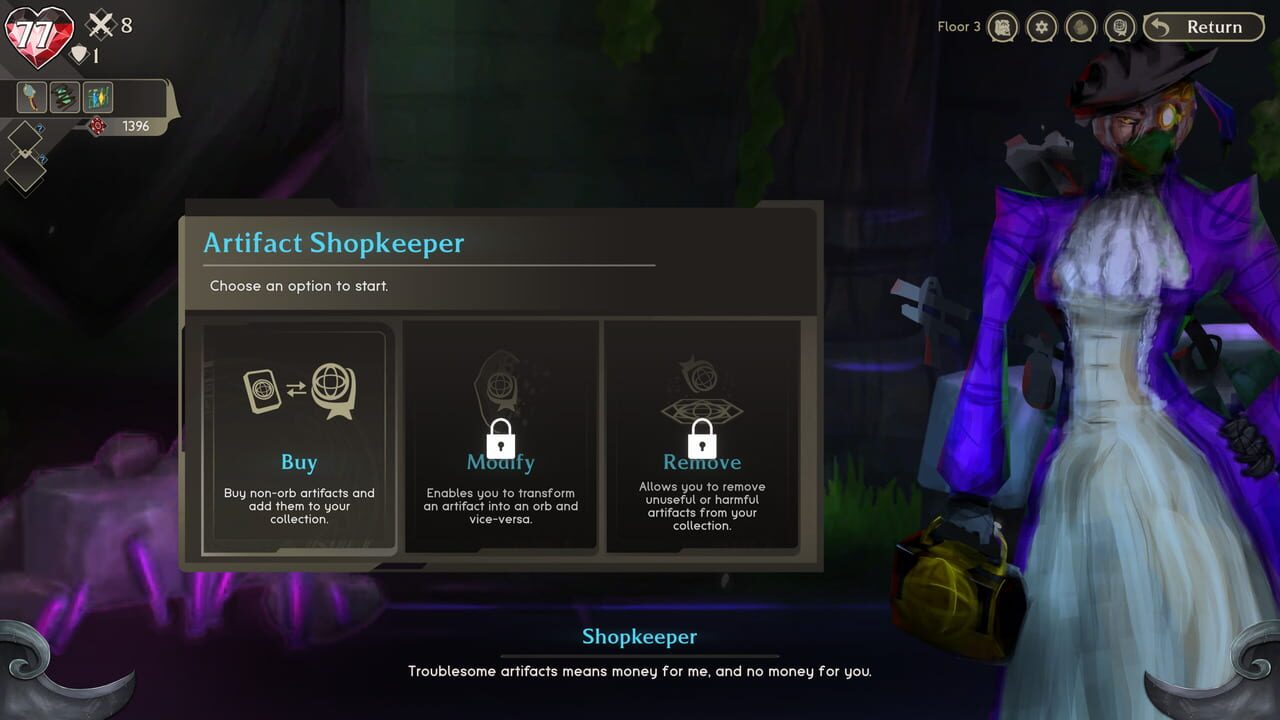The image size is (1280, 720).
Task: Open the settings gear icon
Action: tap(1041, 27)
